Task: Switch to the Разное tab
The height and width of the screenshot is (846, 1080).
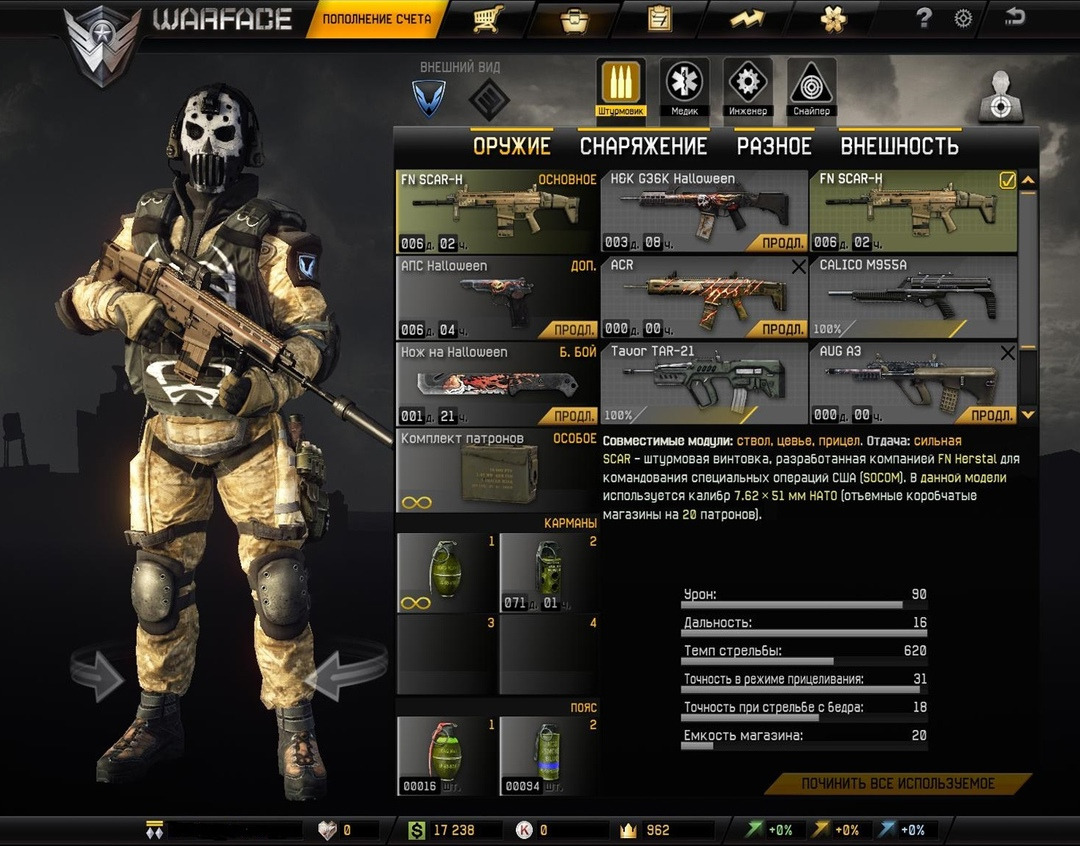Action: (x=774, y=146)
